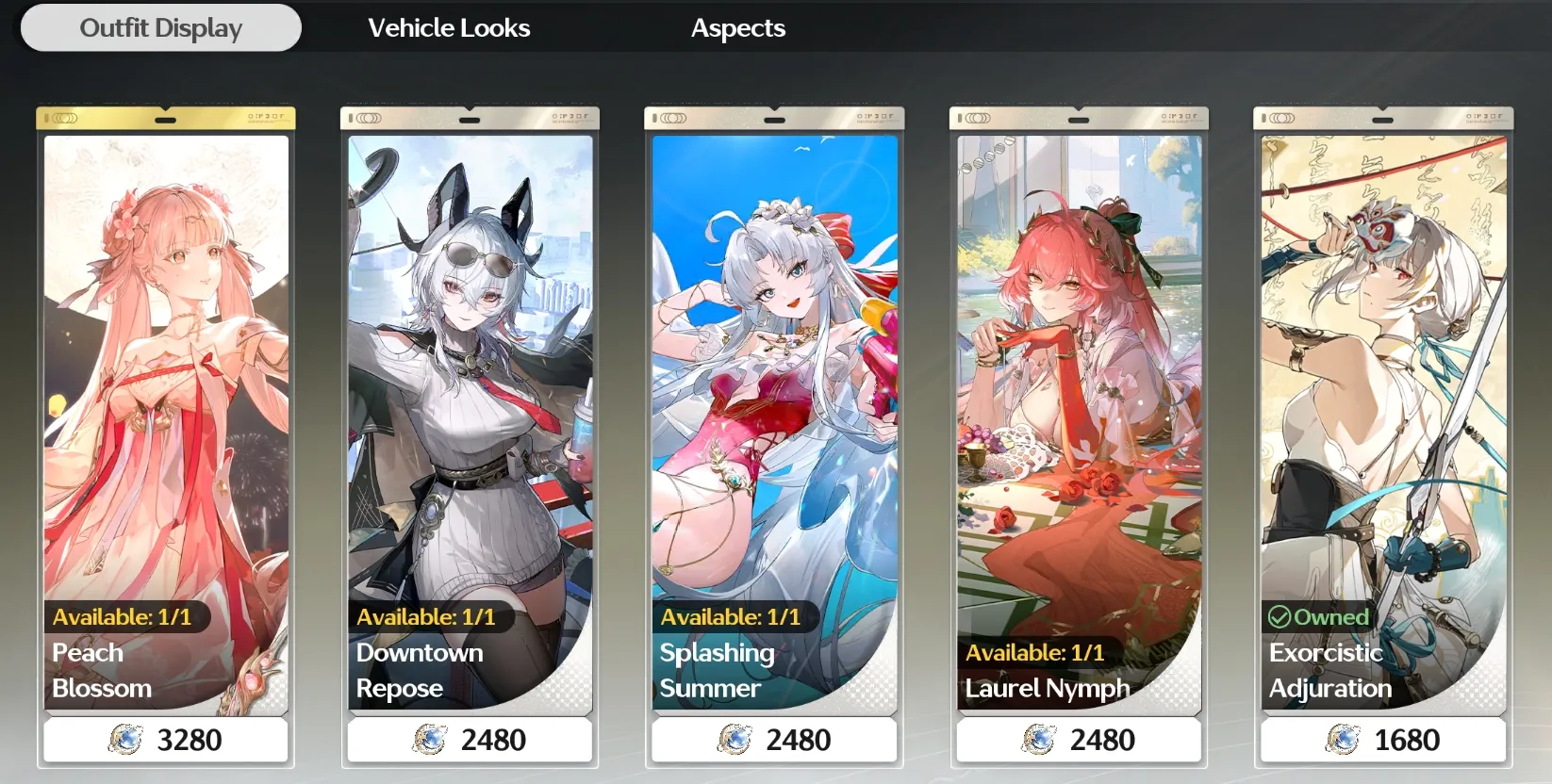Click the hanger emblem atop the Downtown Repose card
1552x784 pixels.
(x=470, y=115)
